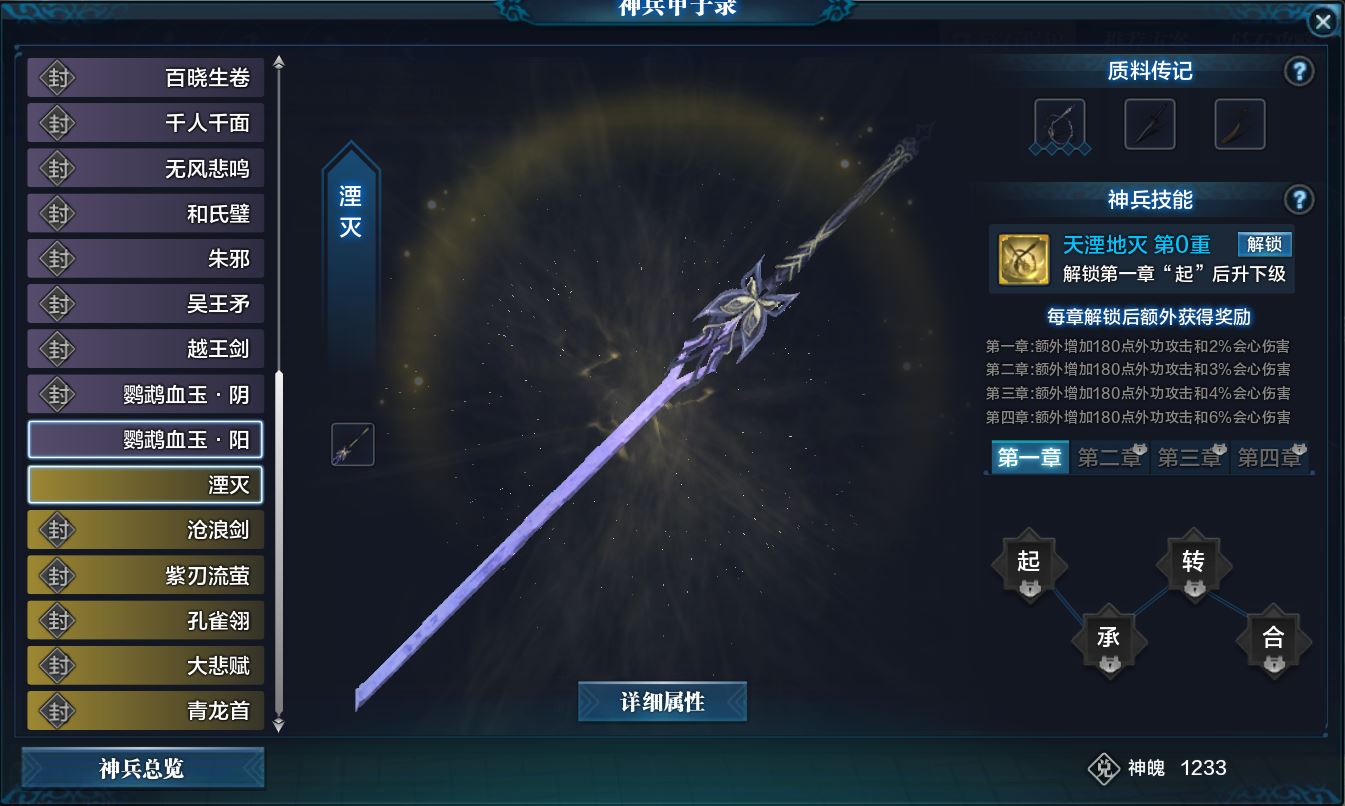Viewport: 1345px width, 806px height.
Task: Pick the 鹦鹉血玉·阳 entry
Action: [146, 440]
